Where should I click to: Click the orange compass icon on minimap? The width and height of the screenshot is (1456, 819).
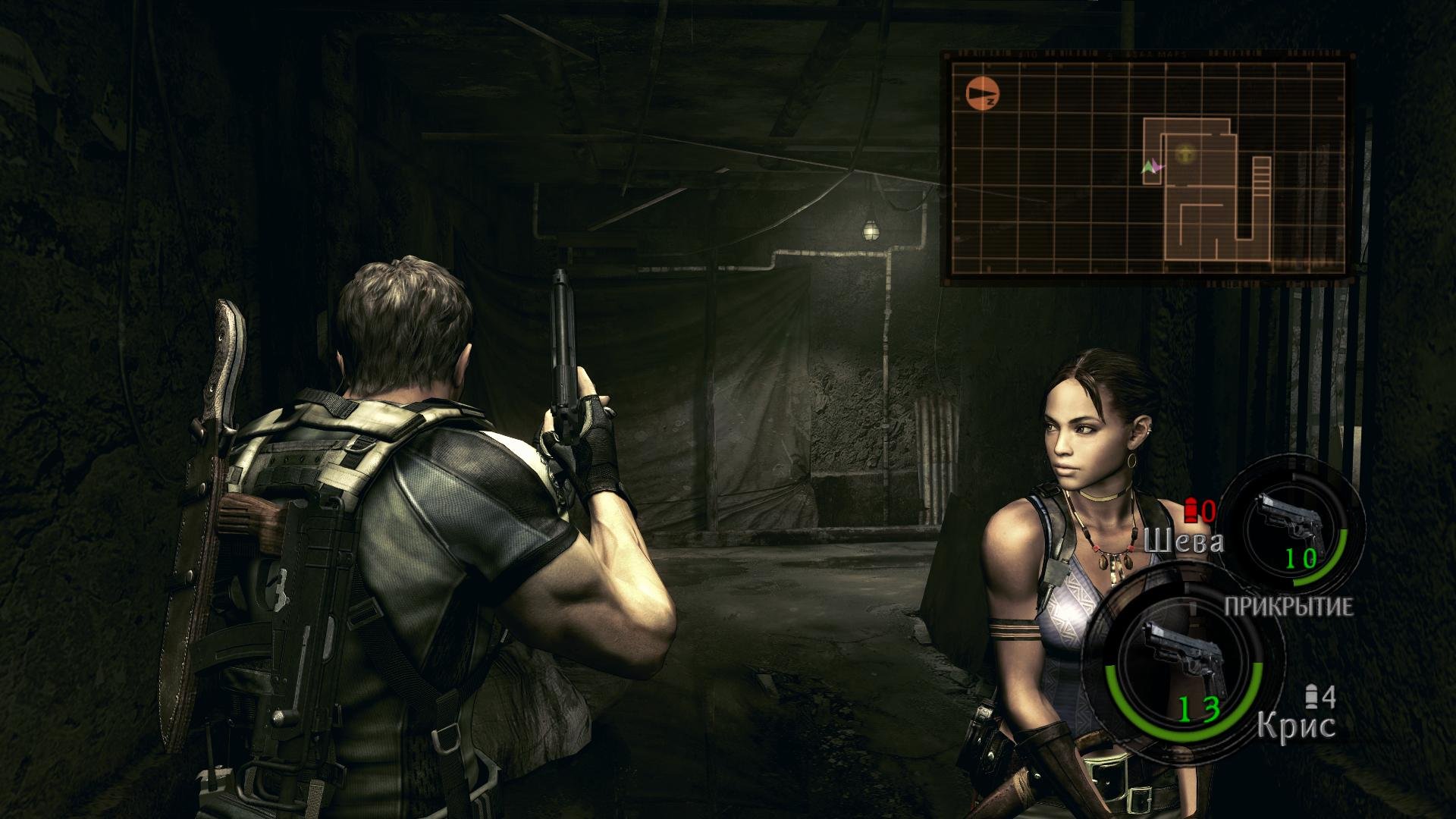point(984,94)
